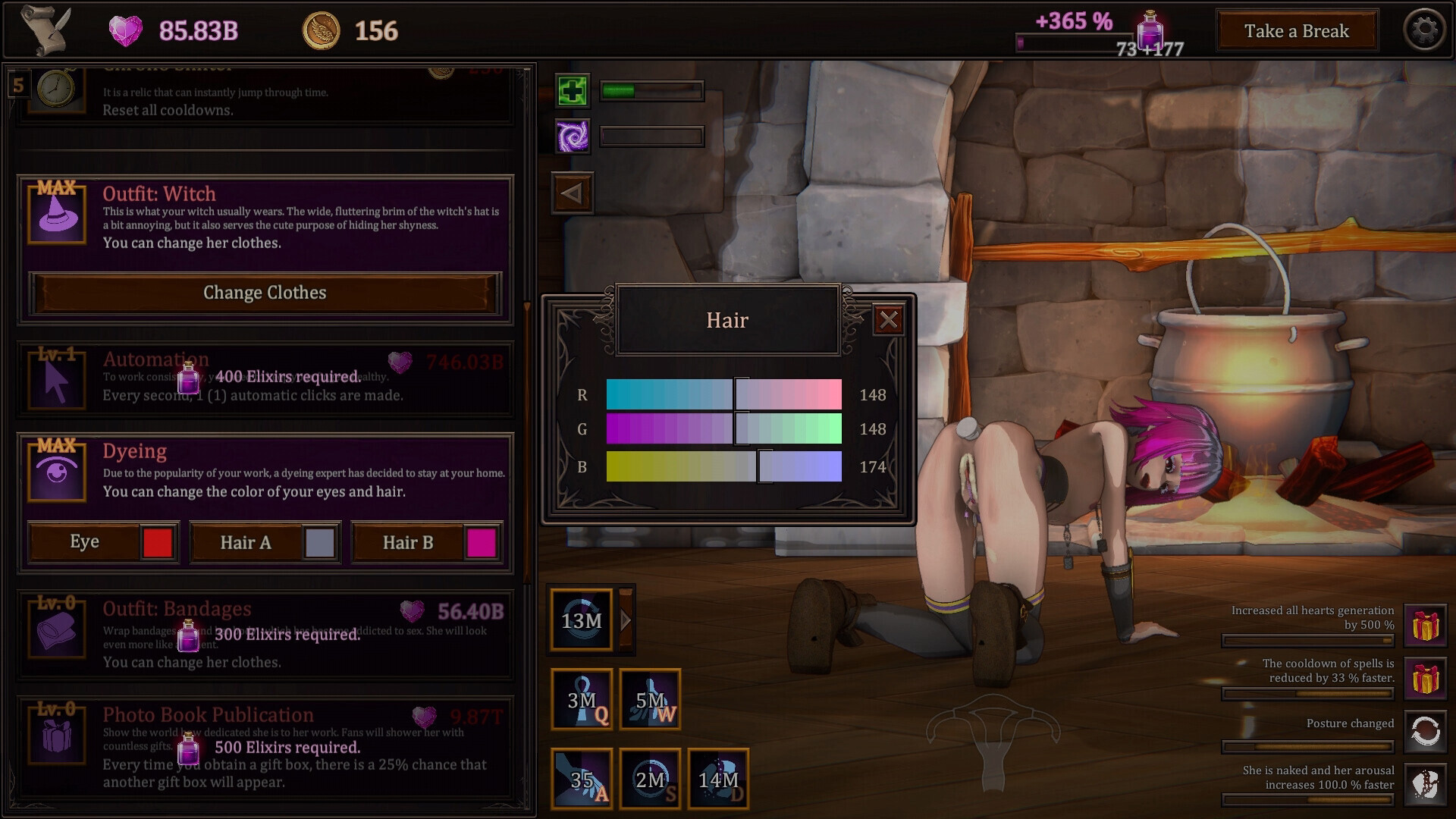This screenshot has height=819, width=1456.
Task: Open the gear settings menu
Action: [x=1424, y=30]
